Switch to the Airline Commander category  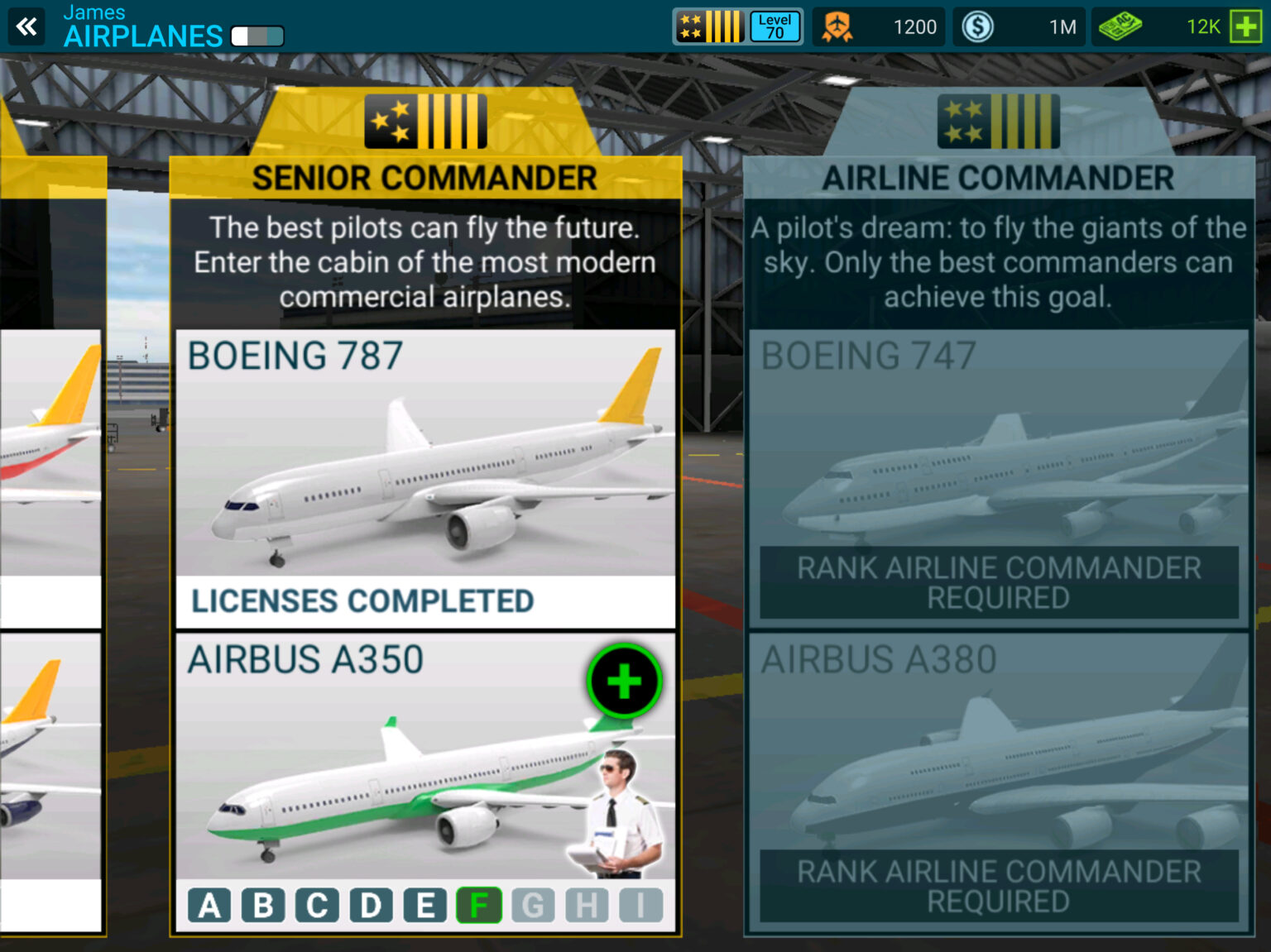(x=997, y=177)
